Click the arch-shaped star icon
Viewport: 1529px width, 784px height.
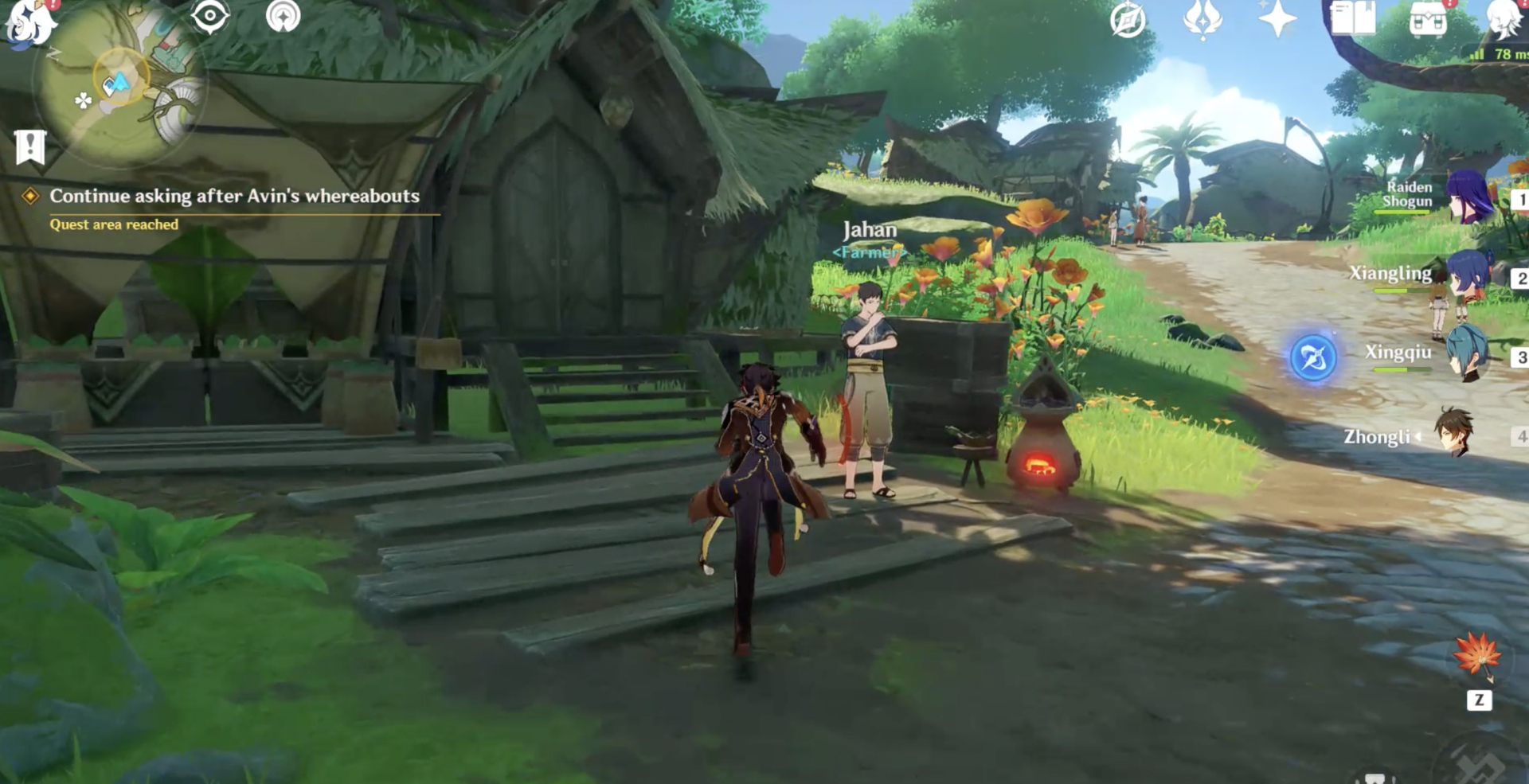pos(283,17)
